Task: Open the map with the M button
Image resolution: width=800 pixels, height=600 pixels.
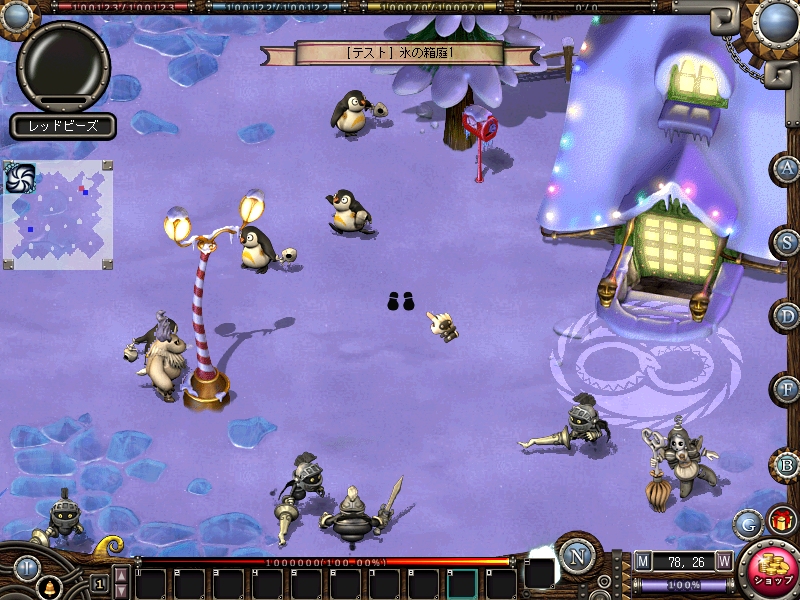Action: click(x=642, y=561)
